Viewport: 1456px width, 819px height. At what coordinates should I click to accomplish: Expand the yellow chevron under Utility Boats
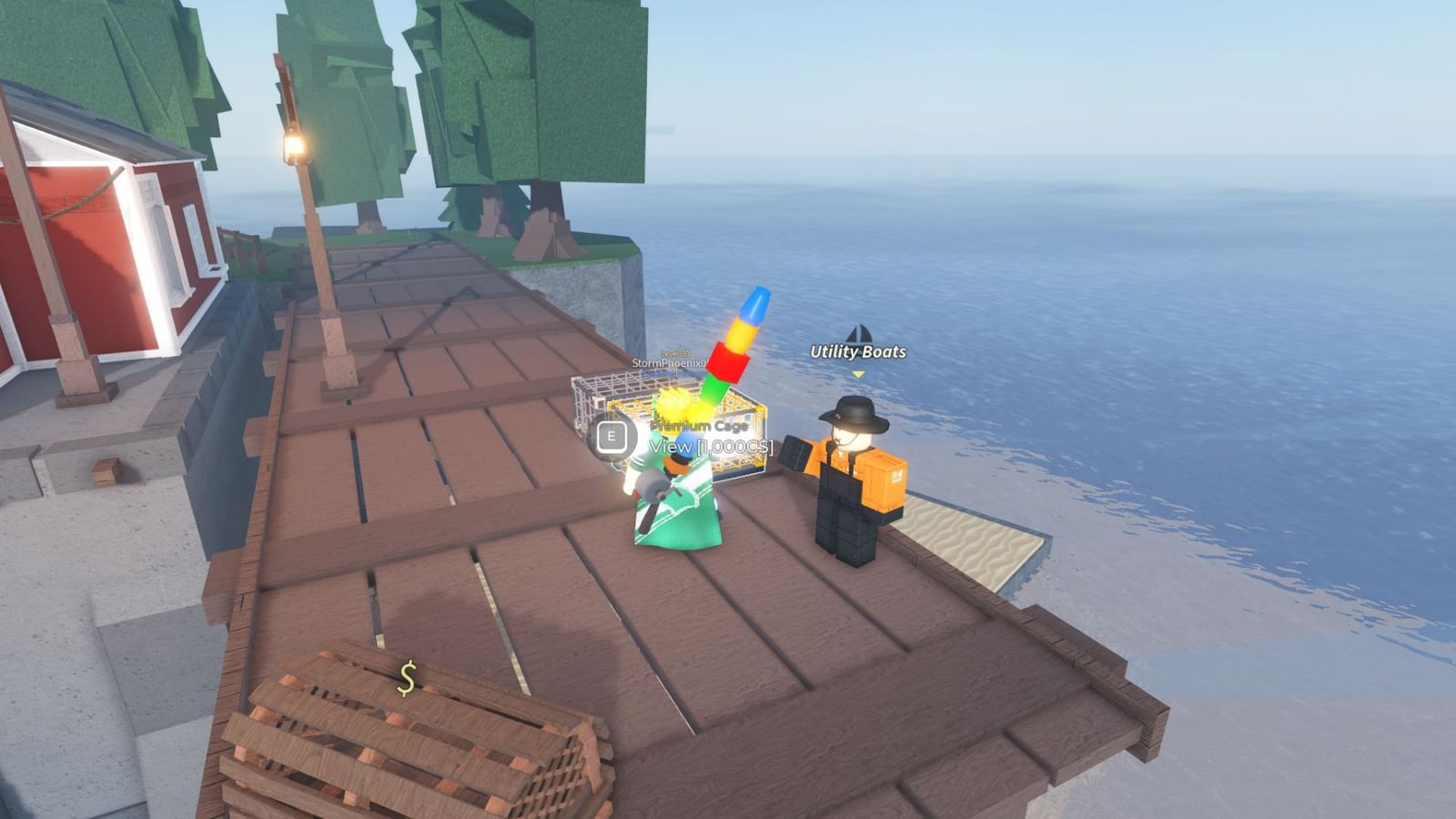tap(857, 373)
